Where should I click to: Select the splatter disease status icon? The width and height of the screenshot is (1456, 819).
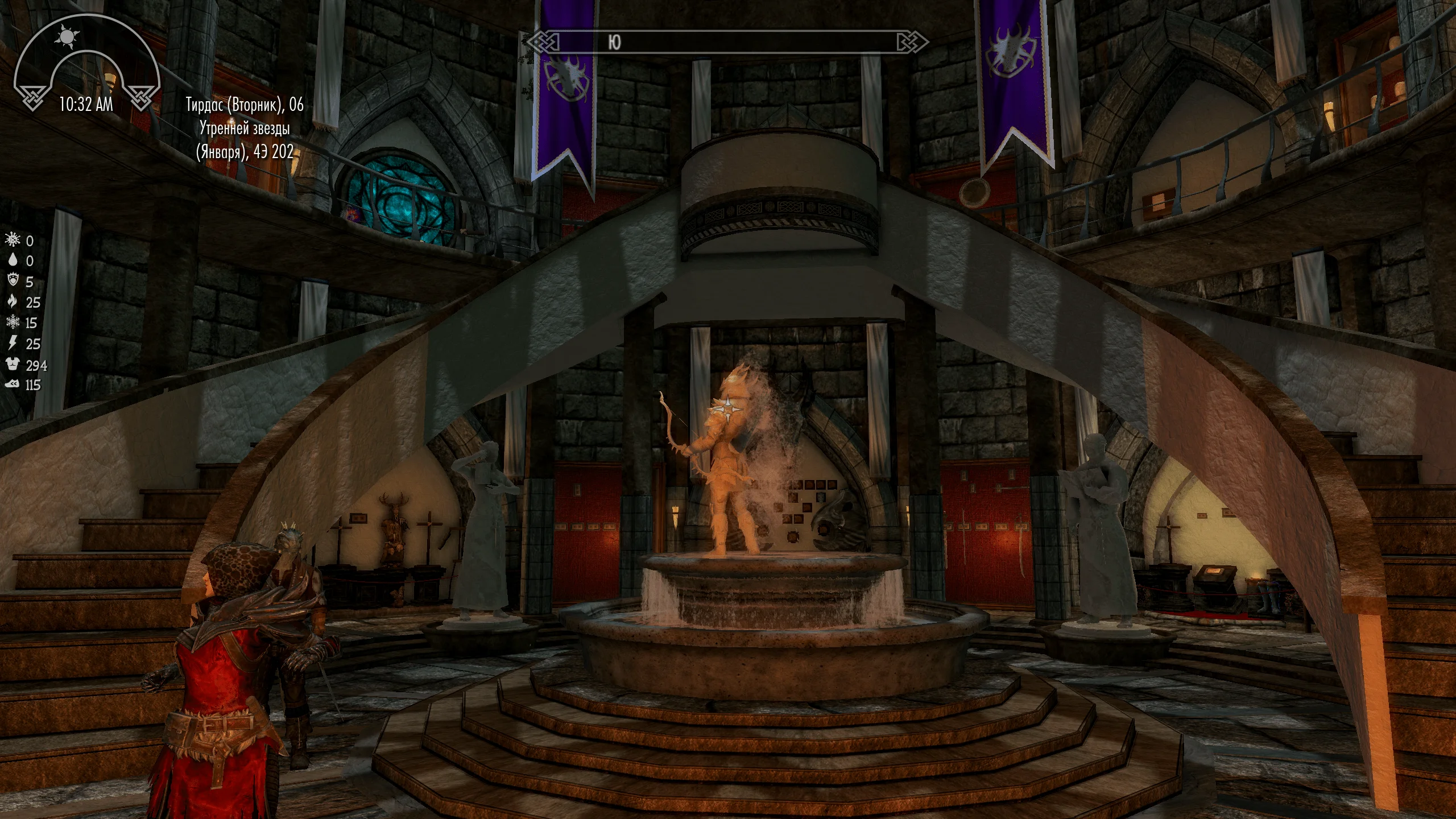click(x=13, y=240)
